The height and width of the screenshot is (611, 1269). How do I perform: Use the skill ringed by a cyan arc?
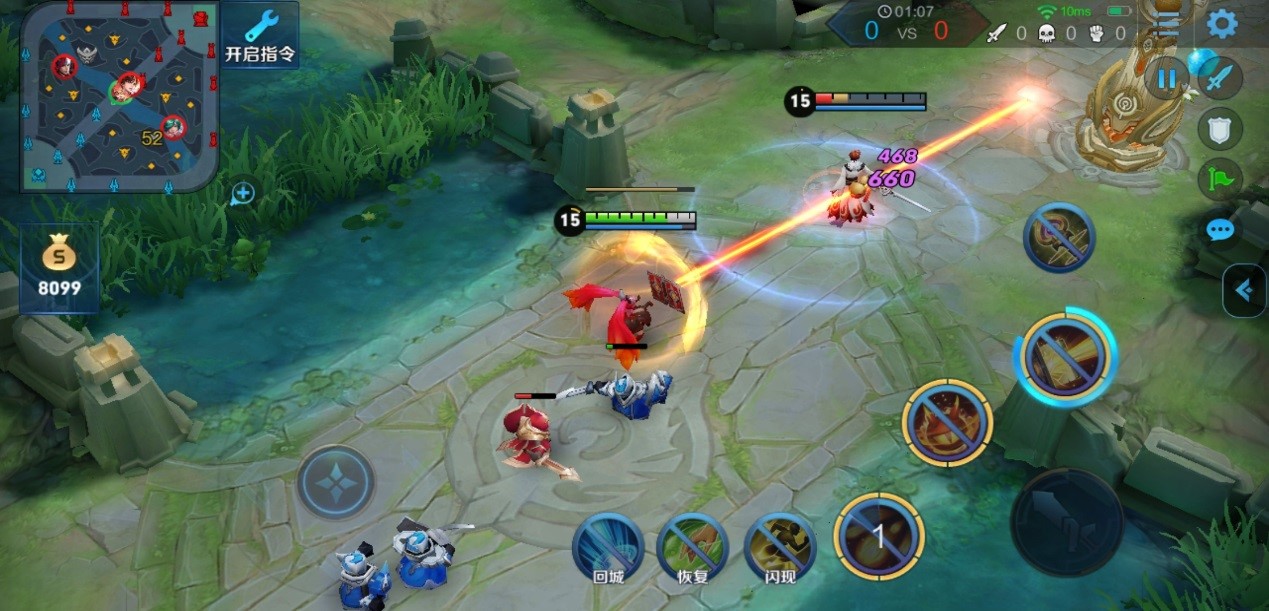[x=1064, y=356]
